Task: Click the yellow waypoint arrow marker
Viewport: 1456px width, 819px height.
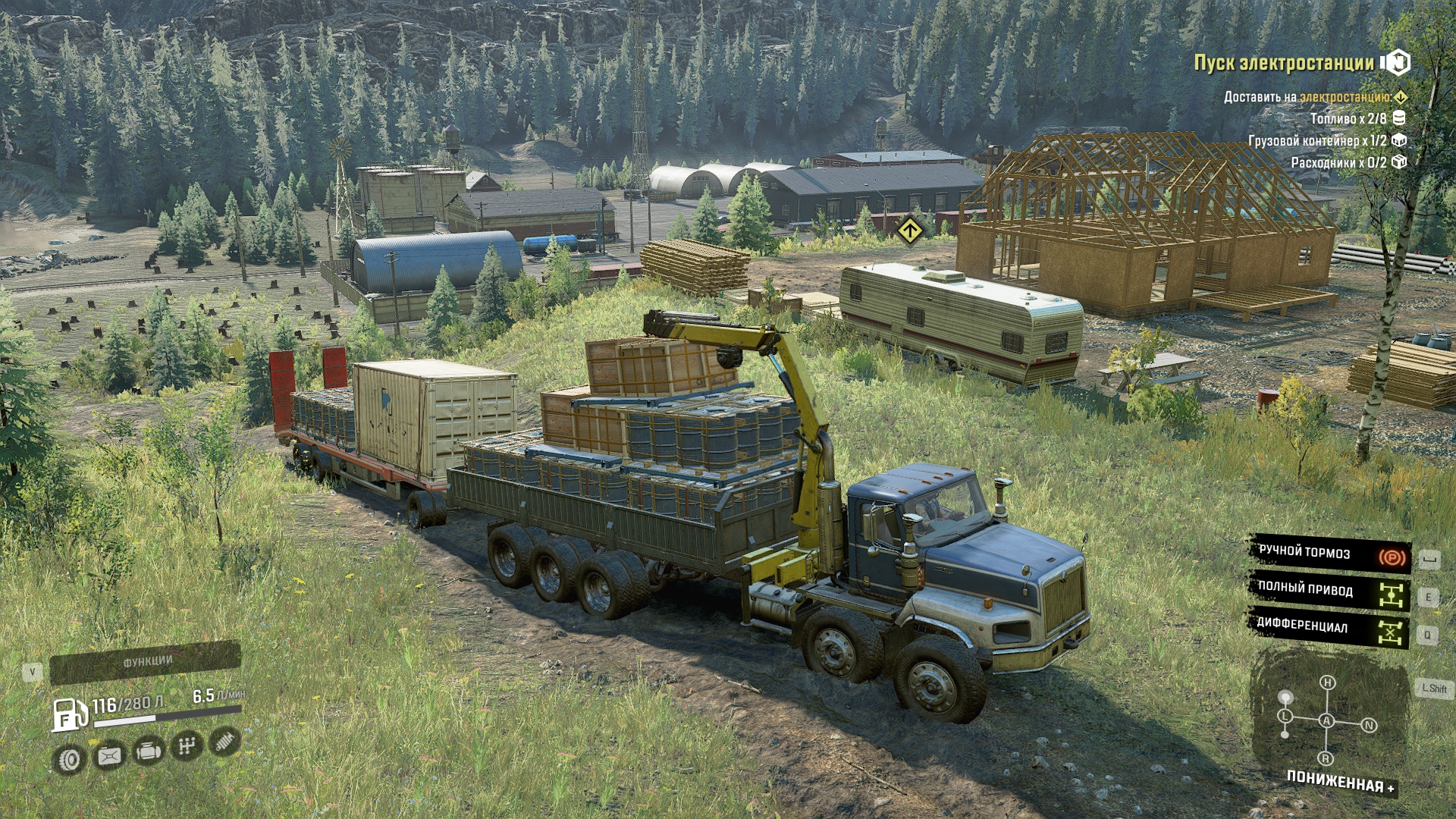Action: pos(909,230)
